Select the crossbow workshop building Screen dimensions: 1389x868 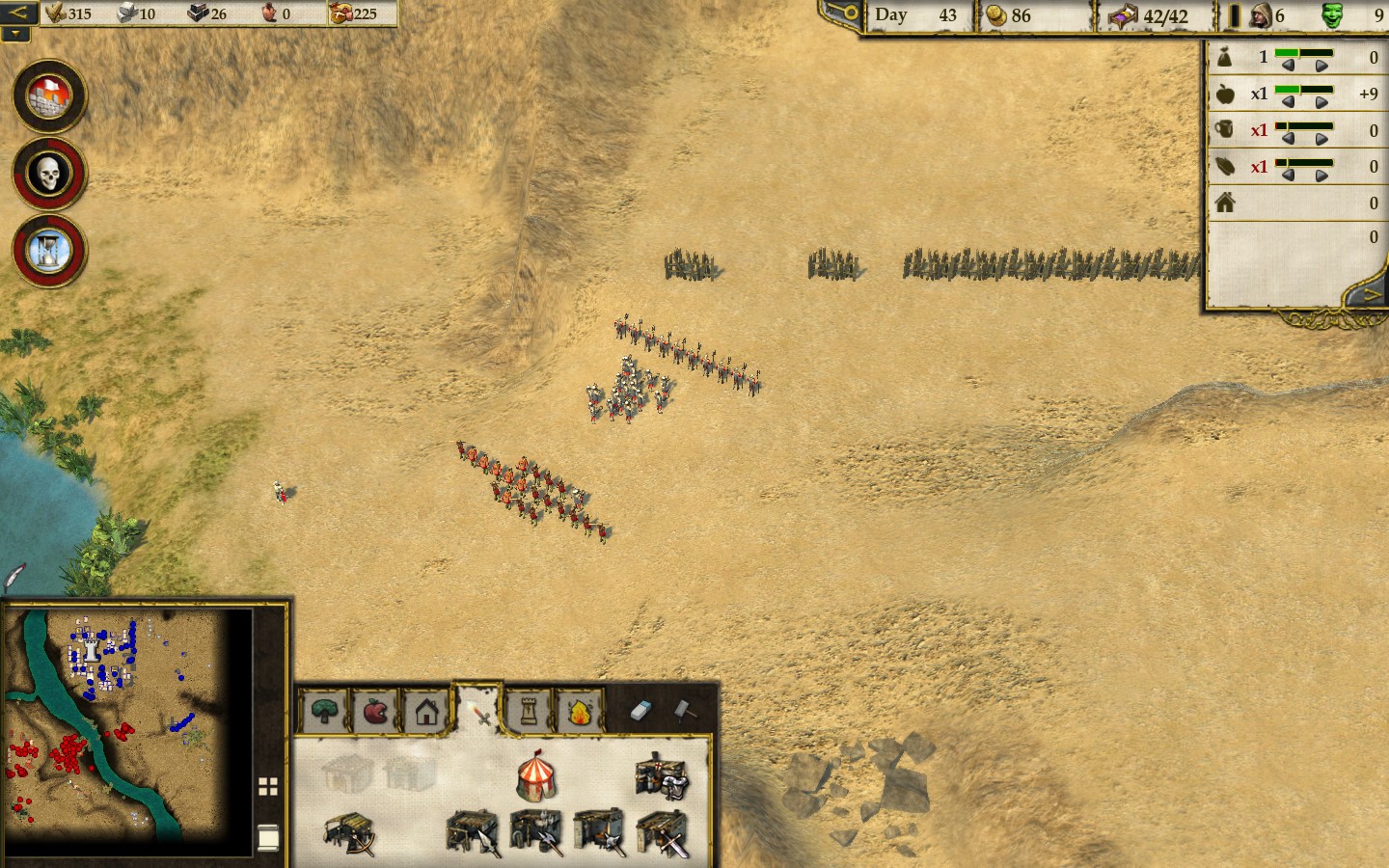tap(350, 833)
